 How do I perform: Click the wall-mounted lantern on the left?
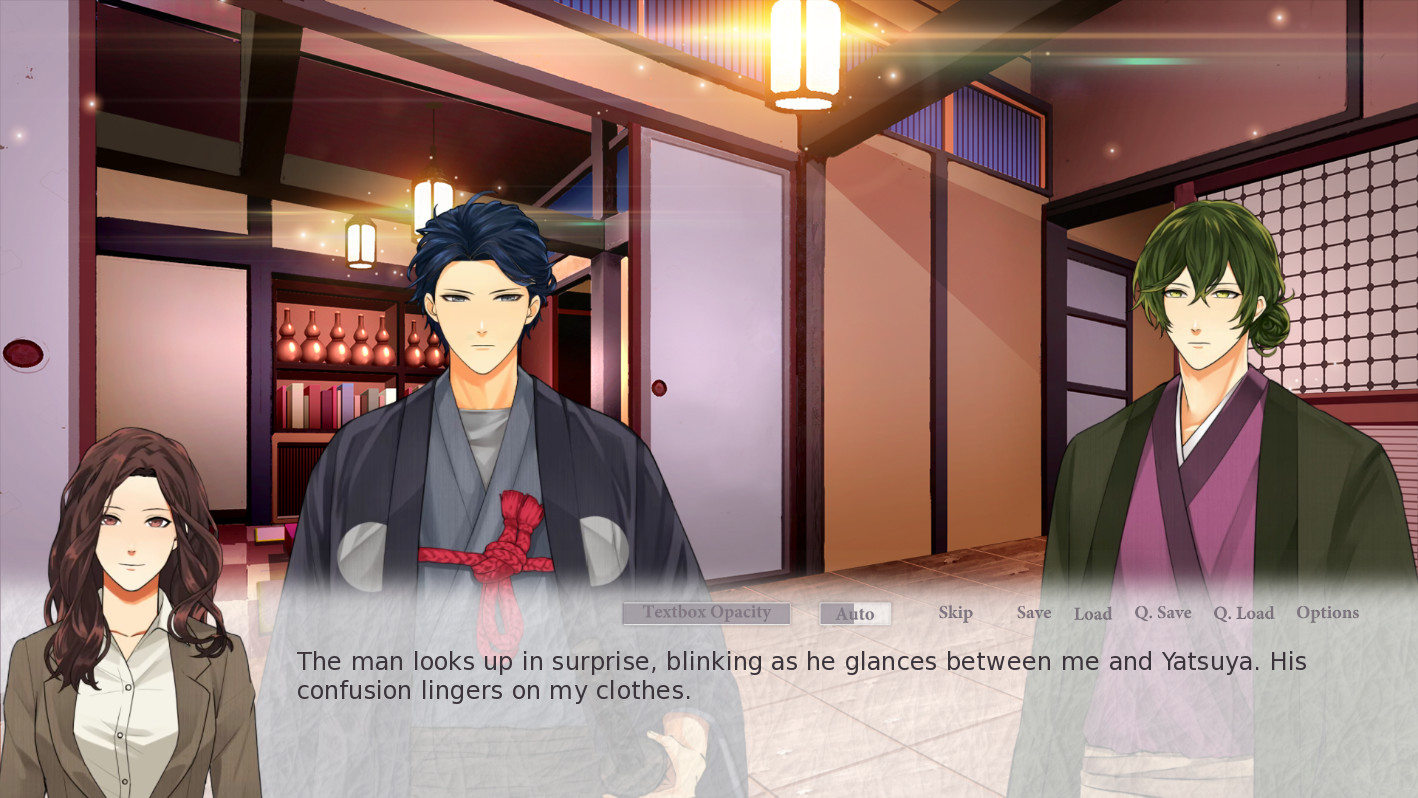360,240
